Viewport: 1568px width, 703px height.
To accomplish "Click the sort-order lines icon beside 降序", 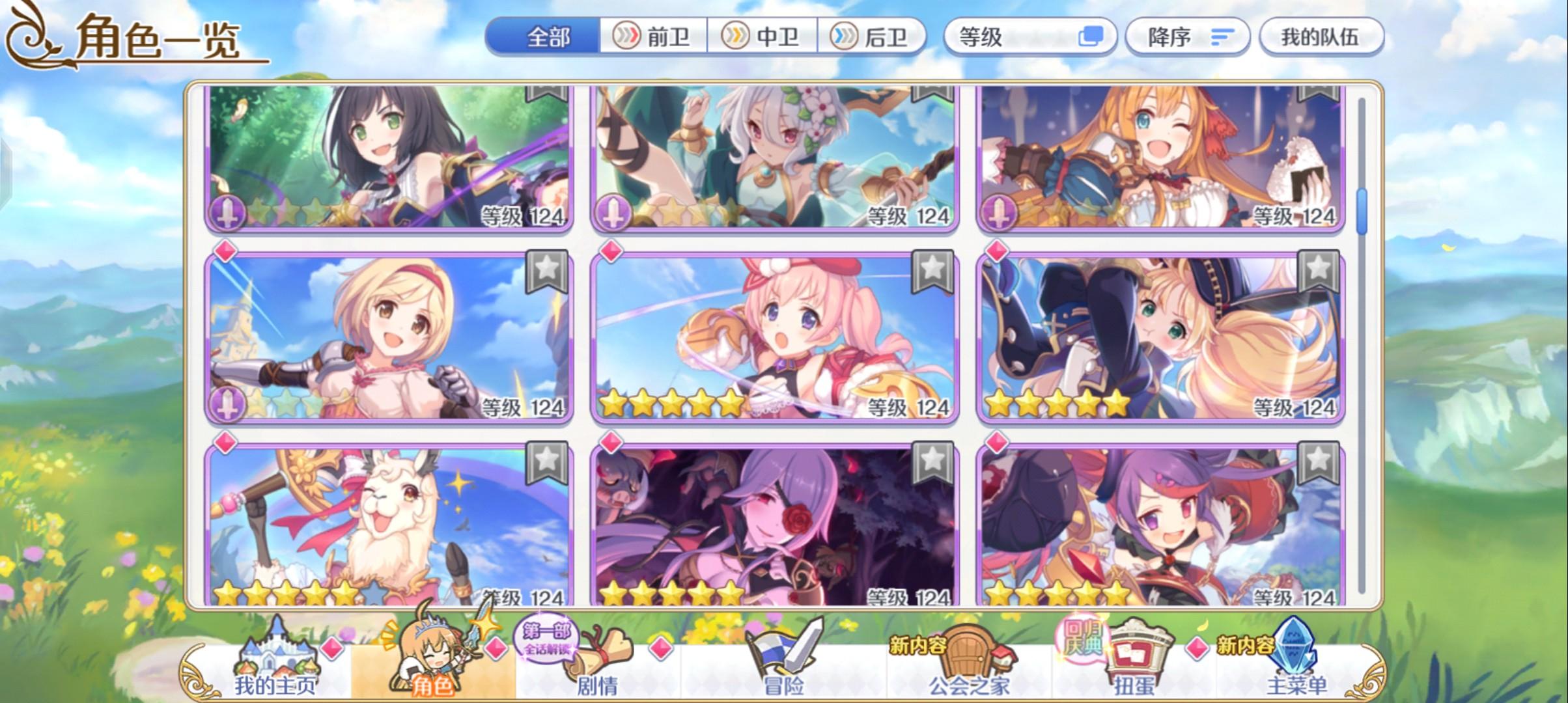I will click(1224, 37).
